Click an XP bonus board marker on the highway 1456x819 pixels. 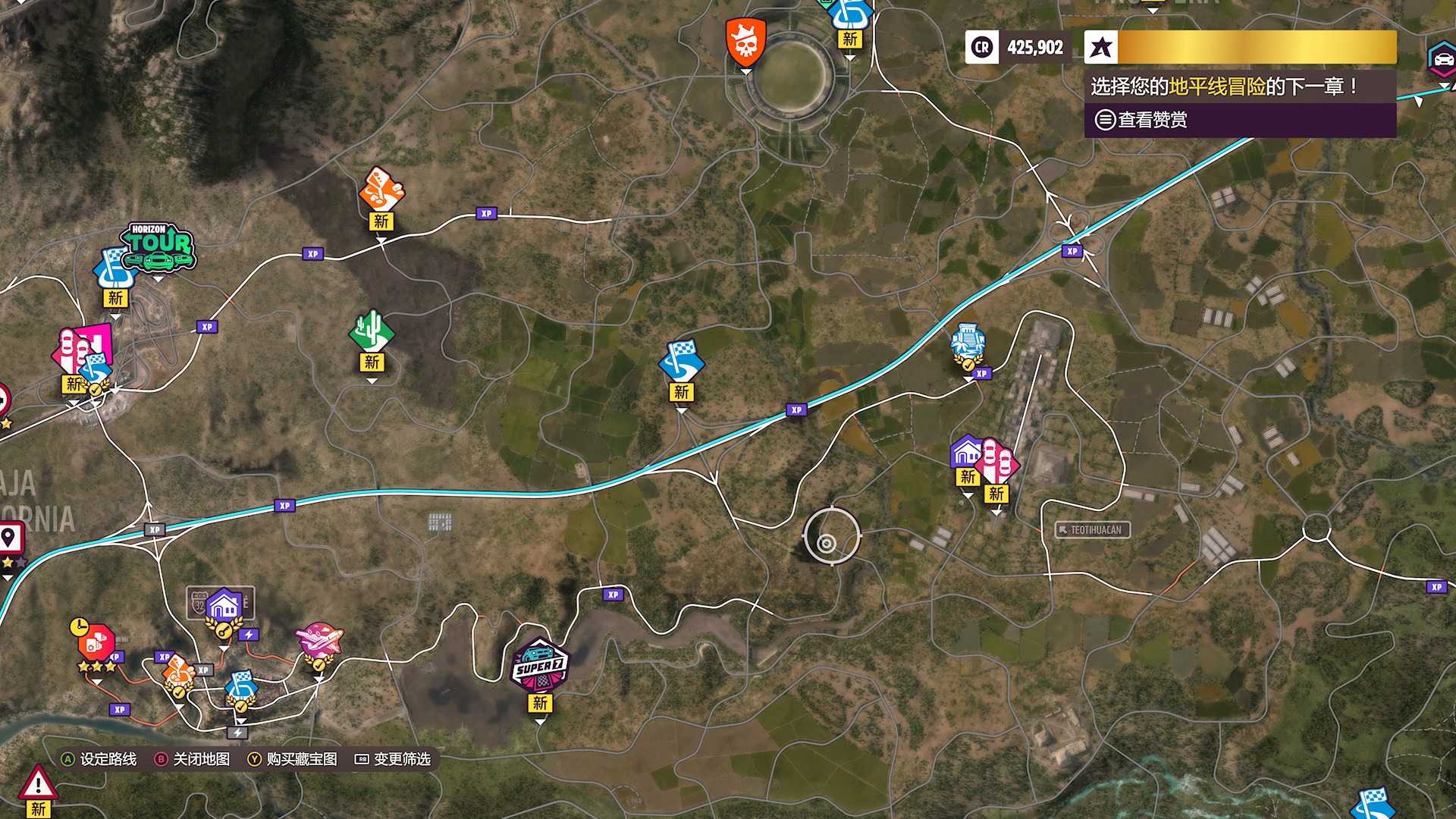click(x=795, y=408)
